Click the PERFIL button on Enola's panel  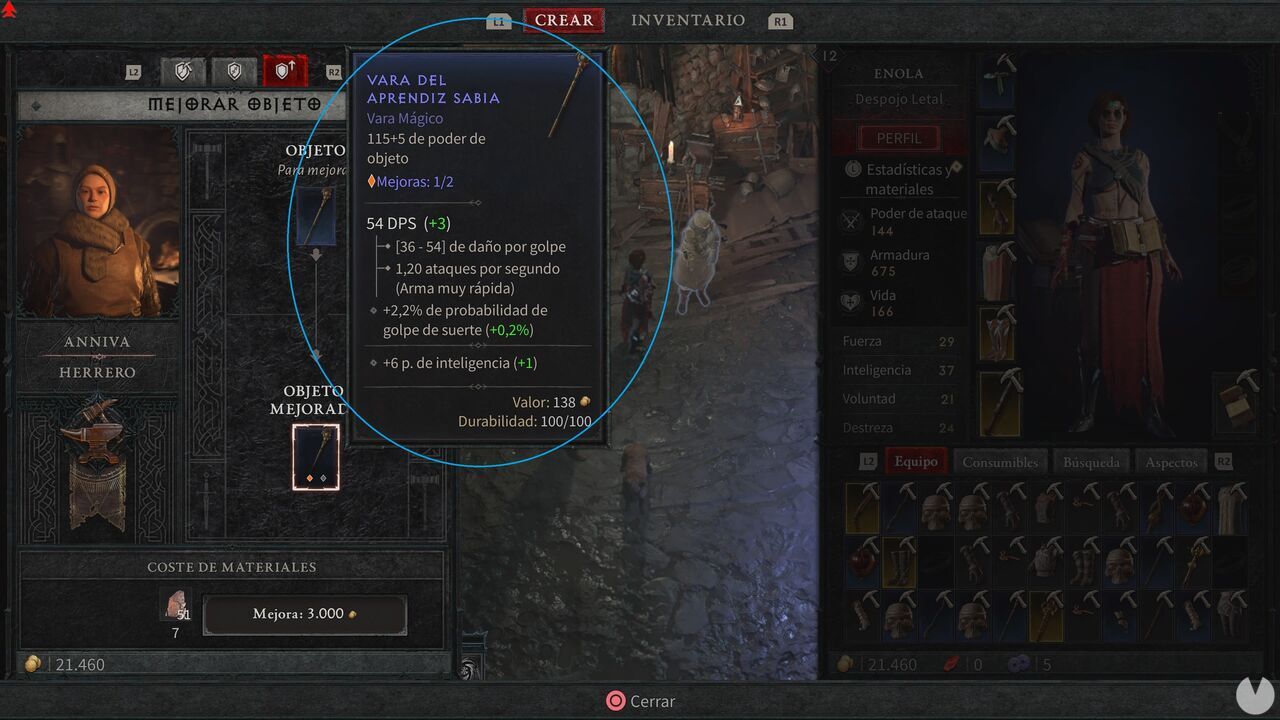tap(899, 137)
